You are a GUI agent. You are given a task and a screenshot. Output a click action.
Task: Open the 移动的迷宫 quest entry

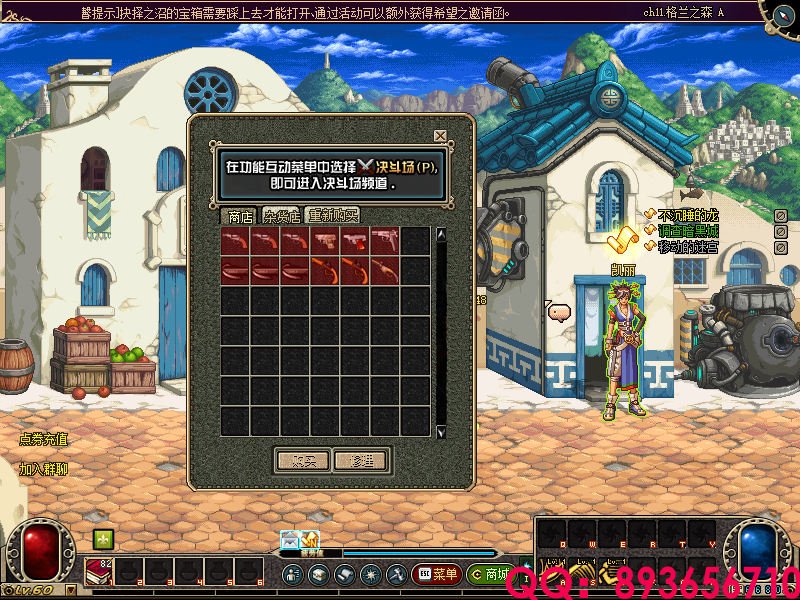point(688,246)
